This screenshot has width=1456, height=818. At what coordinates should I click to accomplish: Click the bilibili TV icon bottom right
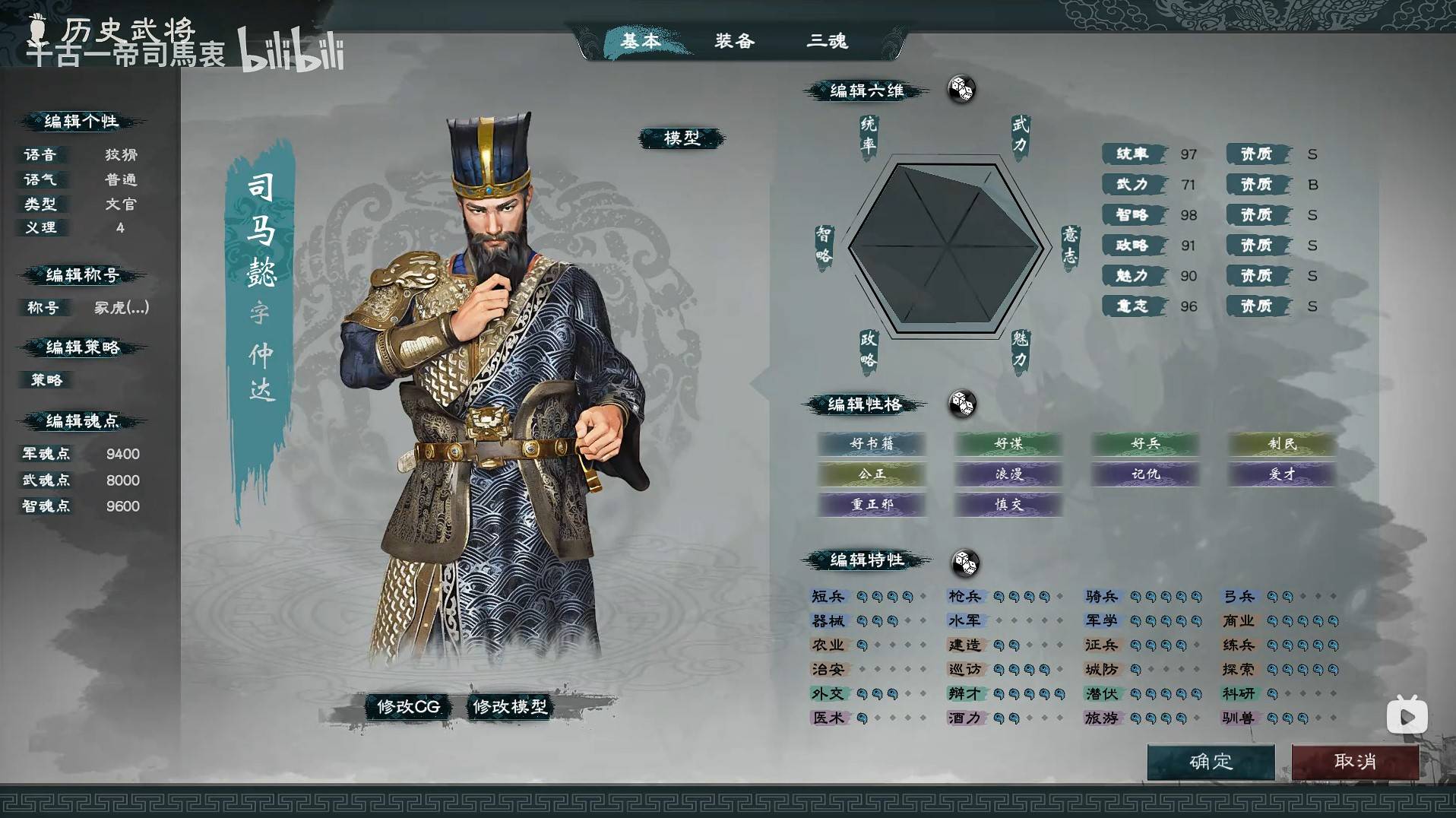(1406, 715)
